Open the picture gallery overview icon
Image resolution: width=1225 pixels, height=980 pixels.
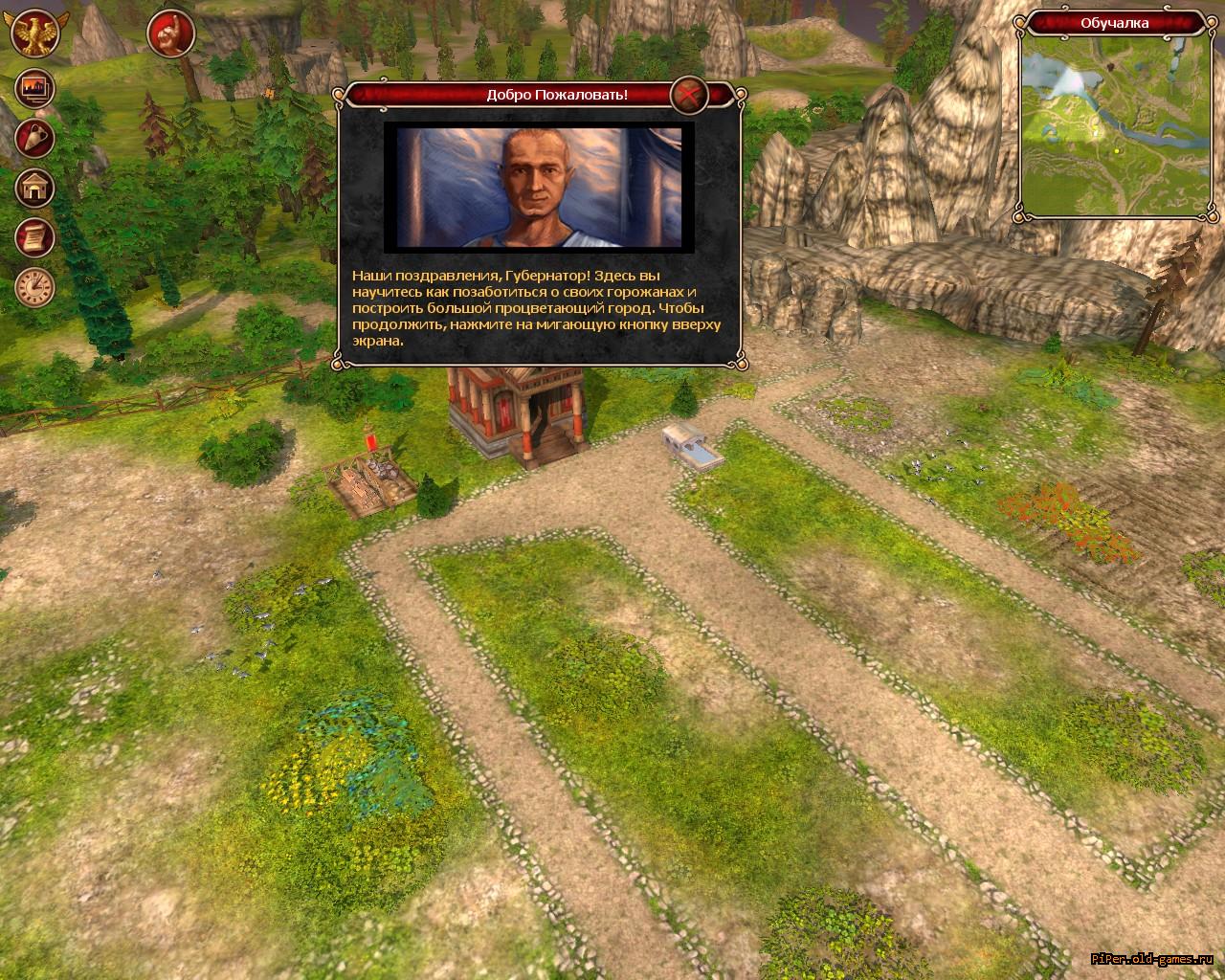pos(34,89)
